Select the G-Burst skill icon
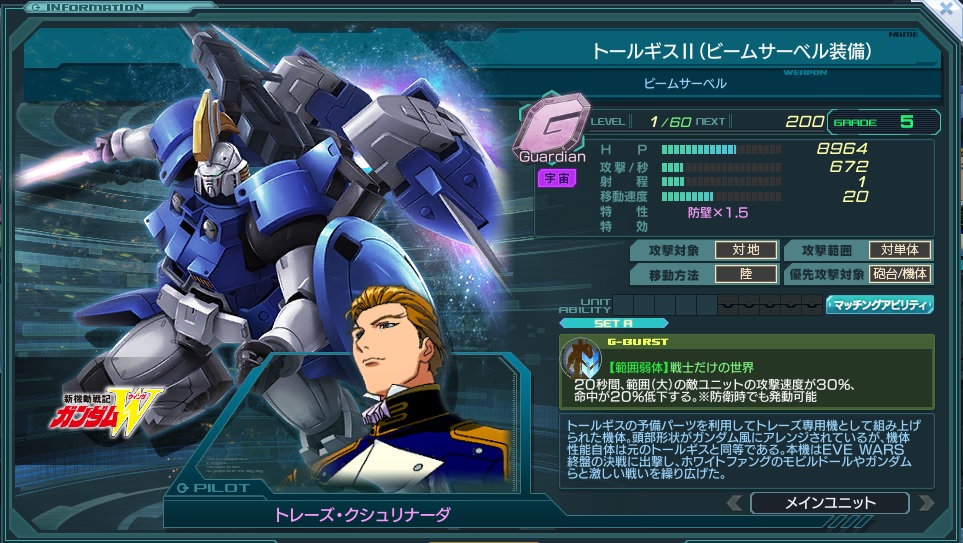 pyautogui.click(x=583, y=360)
